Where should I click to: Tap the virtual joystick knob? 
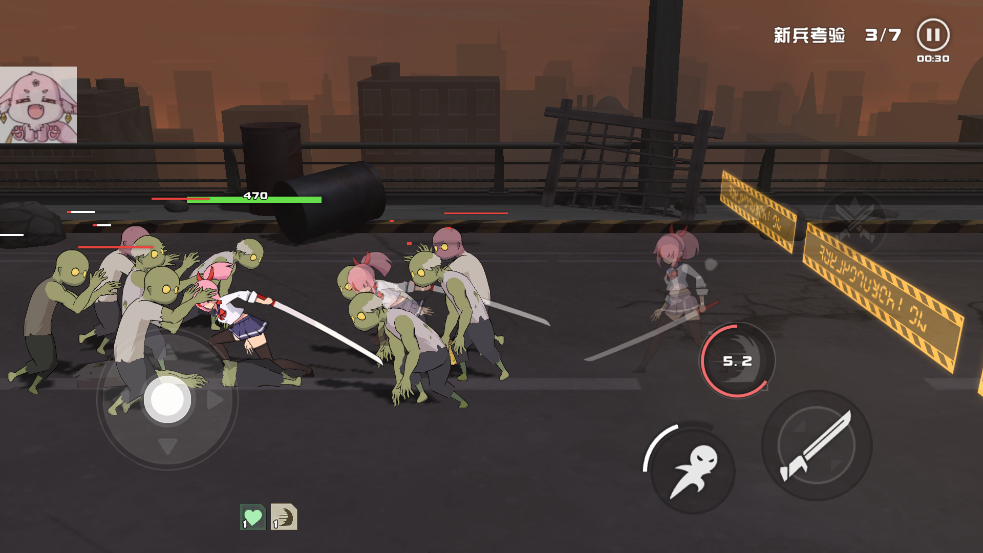click(167, 399)
